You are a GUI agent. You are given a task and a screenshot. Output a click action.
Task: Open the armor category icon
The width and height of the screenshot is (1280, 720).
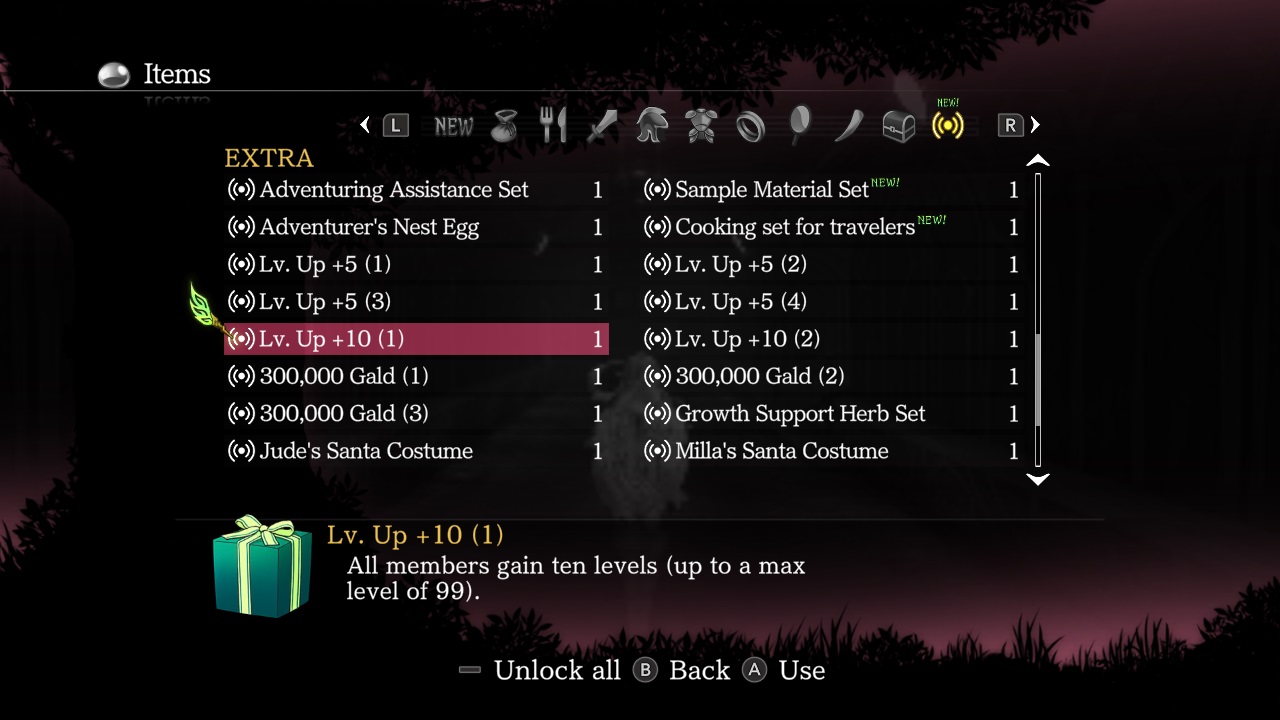700,125
